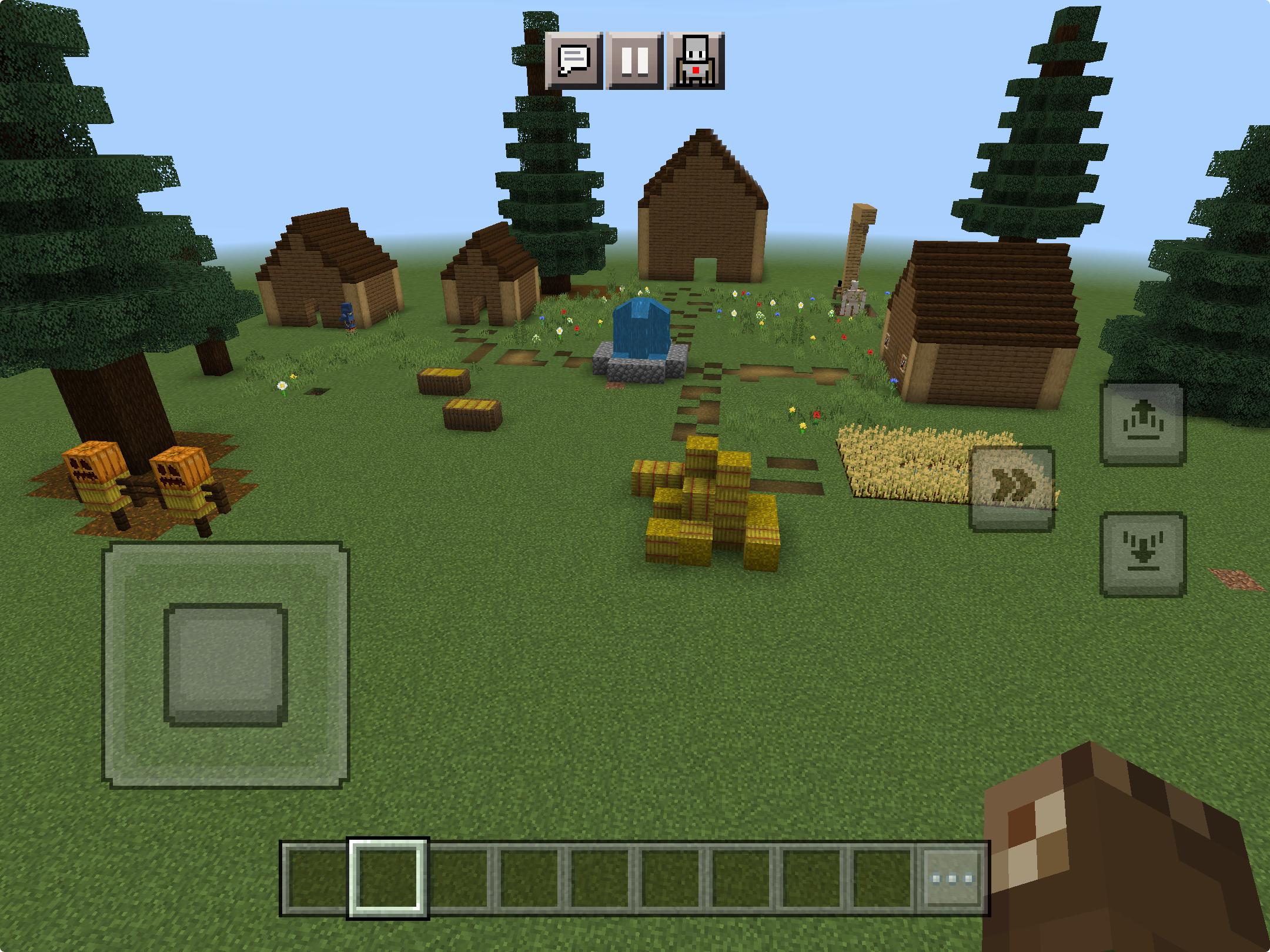
Task: Pause the game
Action: click(635, 61)
